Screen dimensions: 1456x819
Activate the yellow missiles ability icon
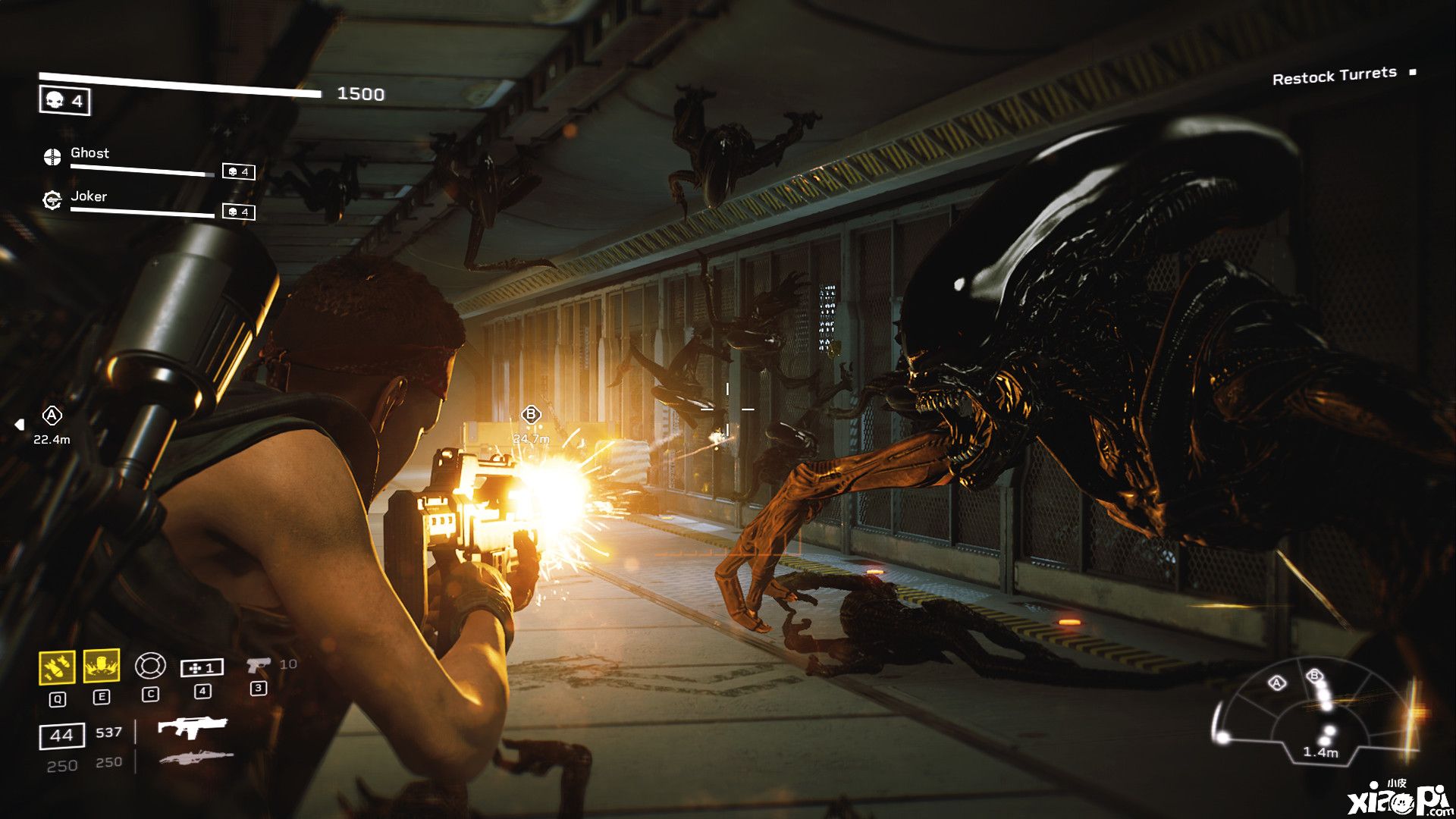coord(57,667)
